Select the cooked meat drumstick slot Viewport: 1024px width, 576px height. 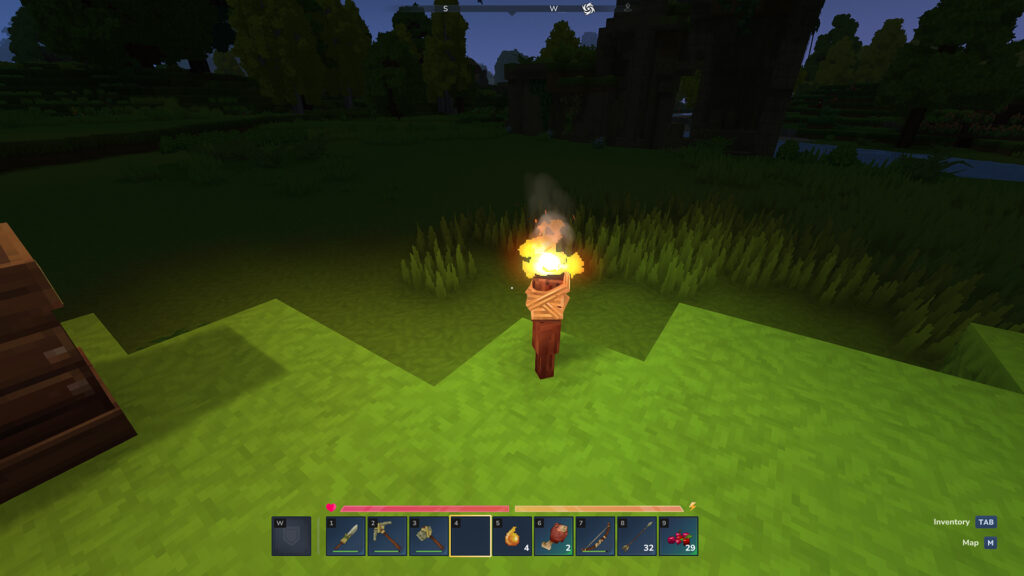click(x=553, y=536)
